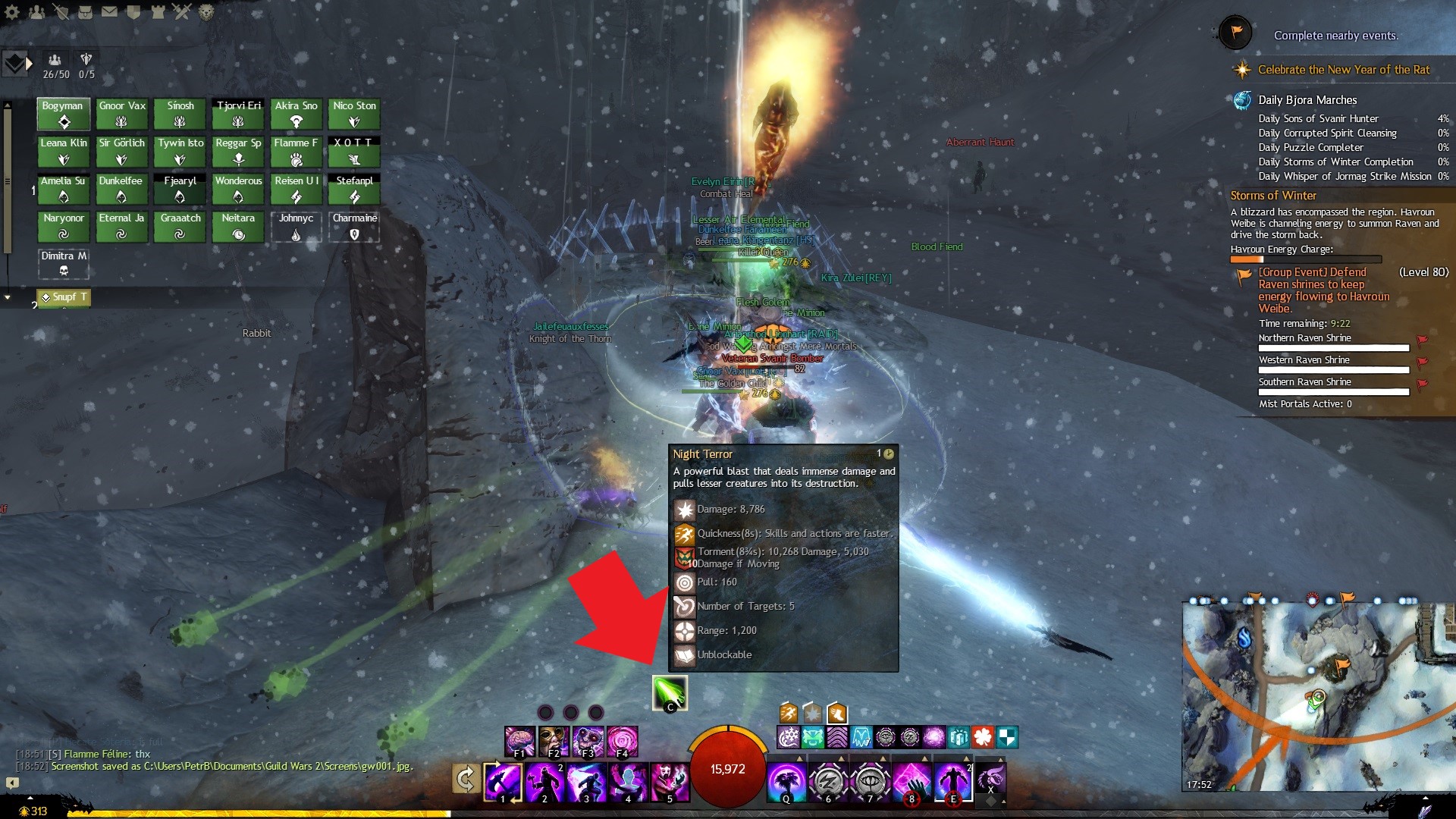Open the mount skill slot X

(x=990, y=778)
